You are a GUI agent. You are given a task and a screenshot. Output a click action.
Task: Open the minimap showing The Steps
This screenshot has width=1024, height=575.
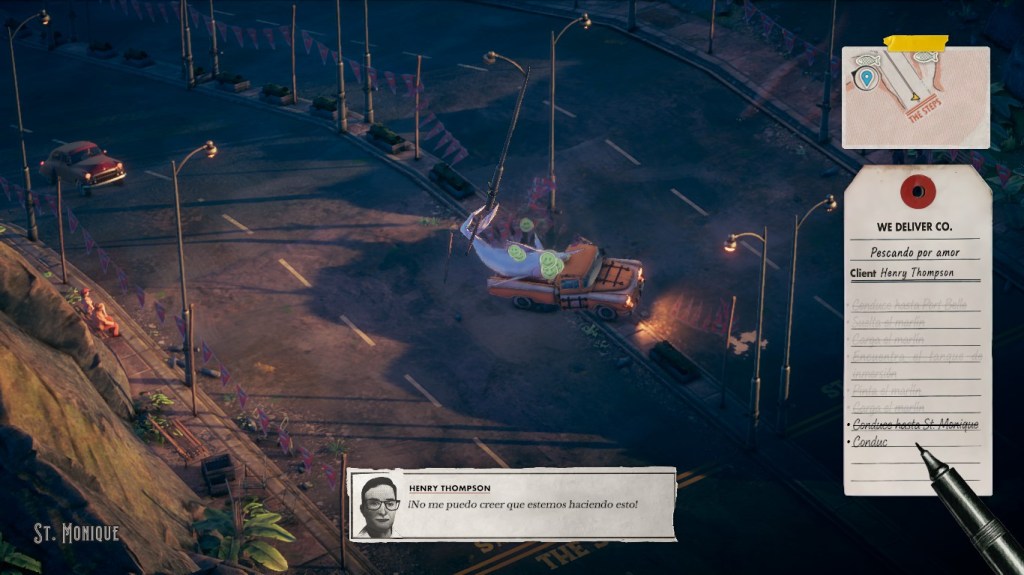tap(915, 97)
